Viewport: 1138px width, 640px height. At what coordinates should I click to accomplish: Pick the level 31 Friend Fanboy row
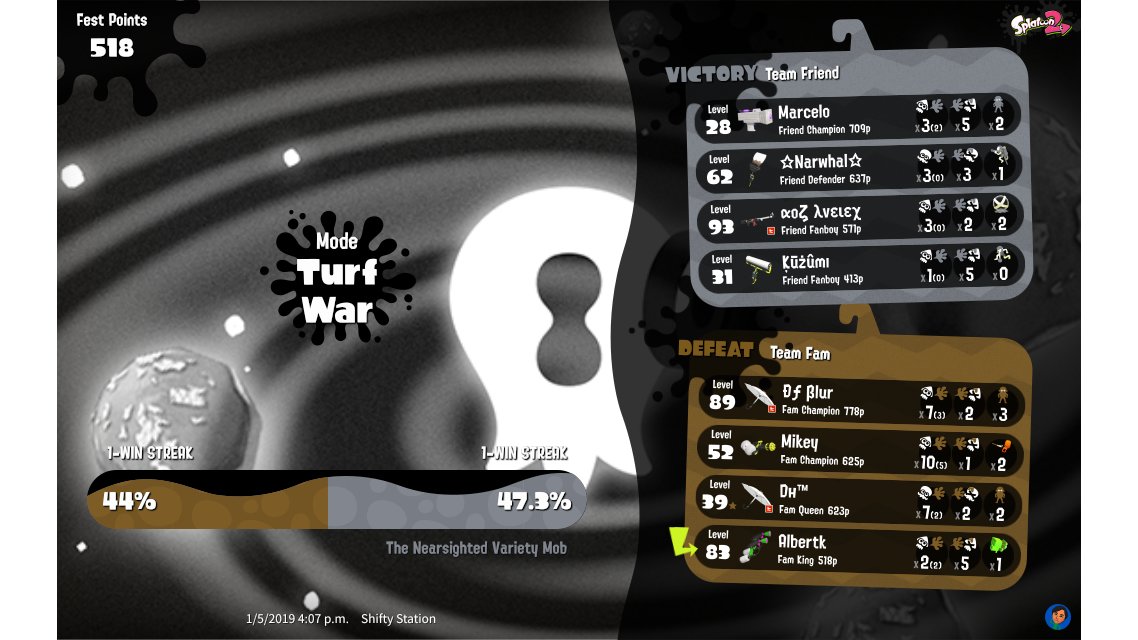[858, 268]
